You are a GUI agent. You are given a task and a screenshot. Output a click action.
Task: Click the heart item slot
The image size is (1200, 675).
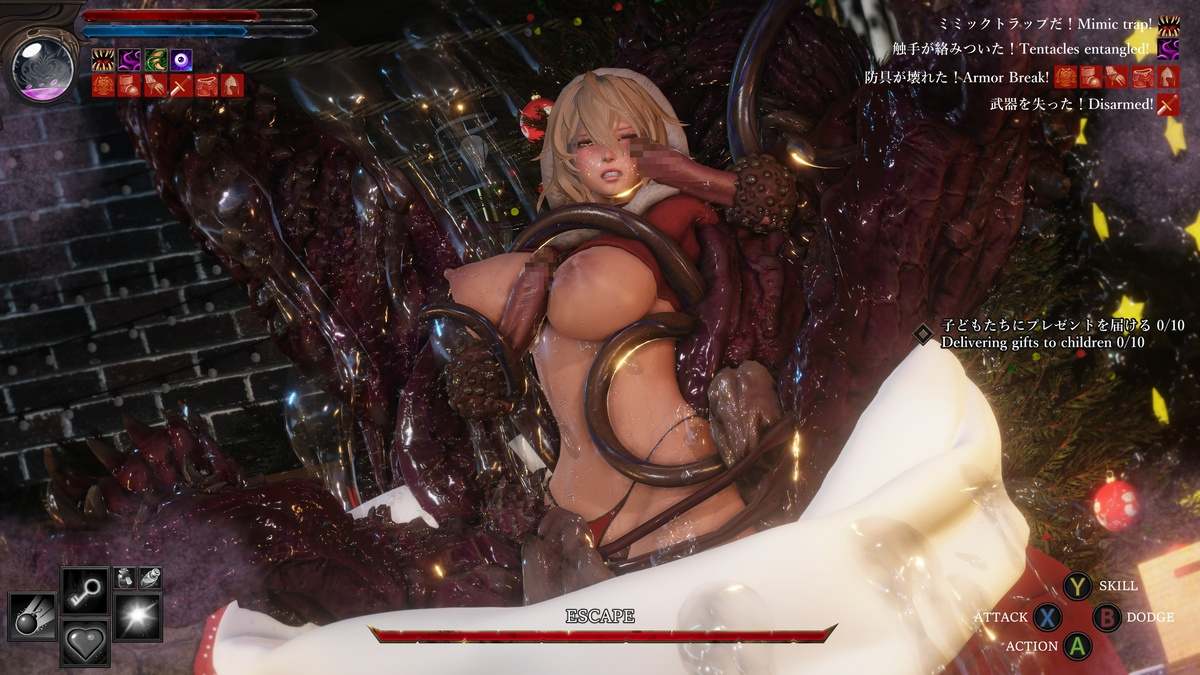(x=85, y=641)
